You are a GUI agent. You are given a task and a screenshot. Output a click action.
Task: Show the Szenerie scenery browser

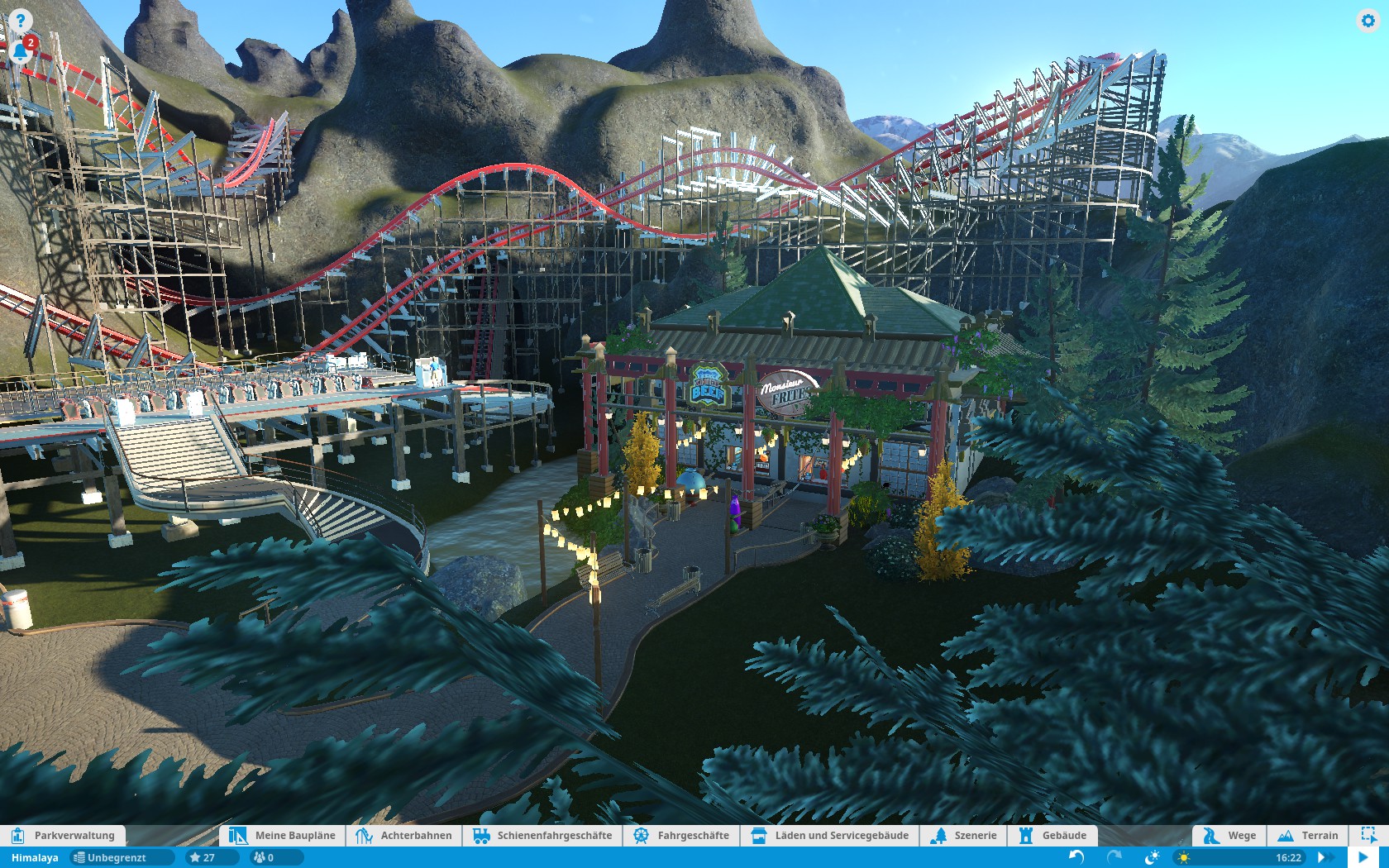964,835
